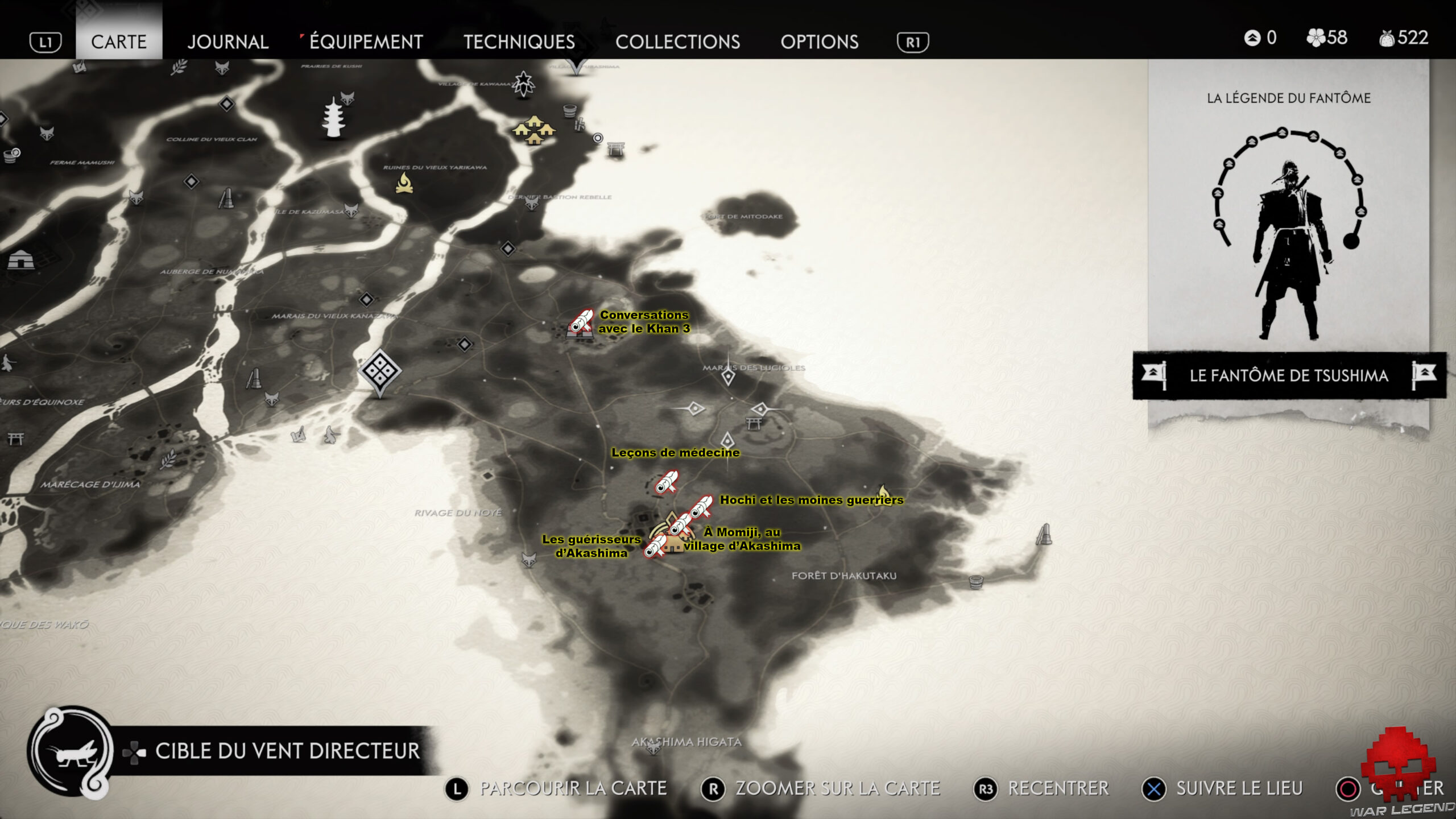Select the Hochi et les moines guerriers scroll

[701, 506]
